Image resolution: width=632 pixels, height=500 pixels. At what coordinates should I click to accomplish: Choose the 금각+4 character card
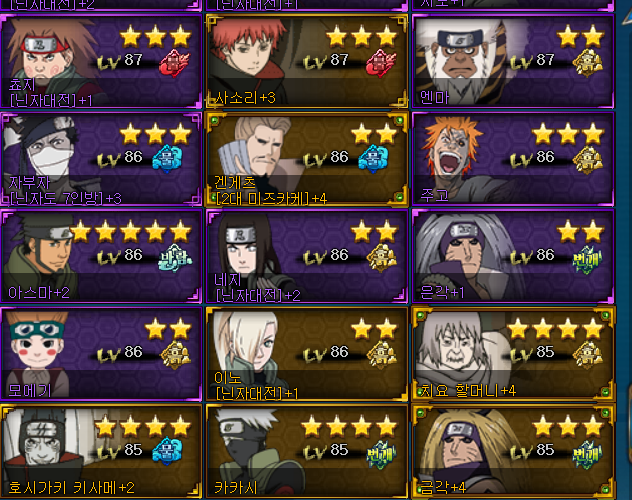point(510,450)
